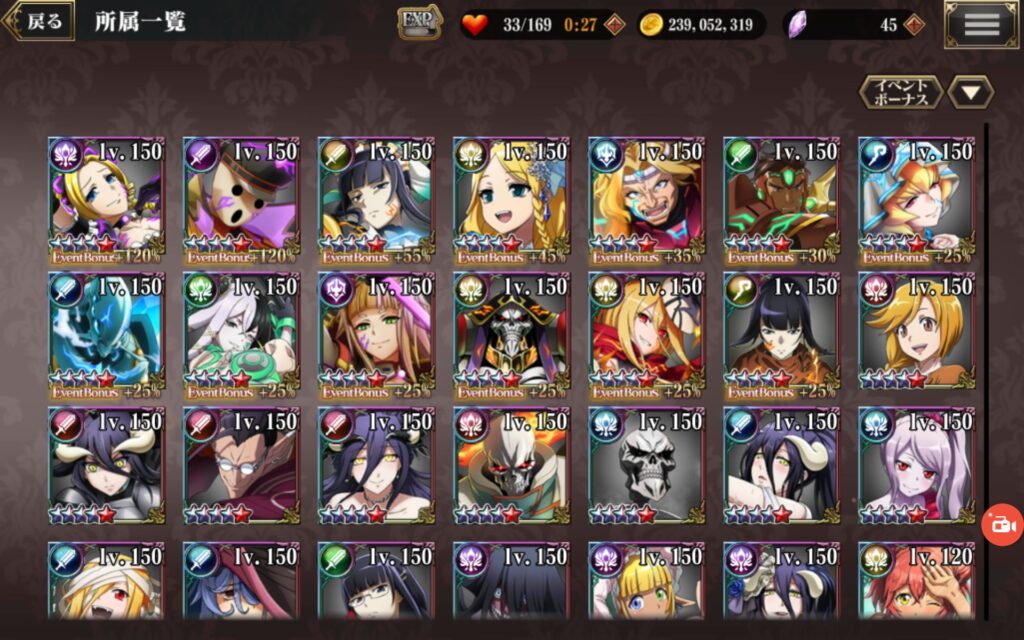Select the skeleton overlord with gold black robe
The height and width of the screenshot is (640, 1024).
point(511,336)
